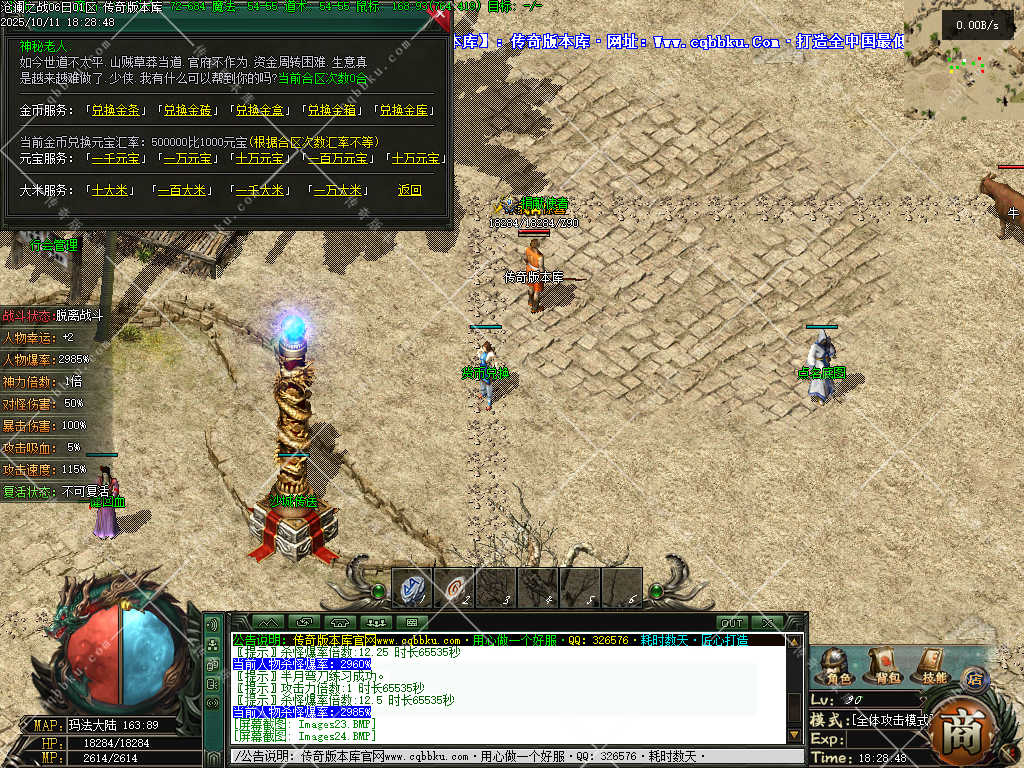Exchange for 一千元宝

click(x=115, y=158)
